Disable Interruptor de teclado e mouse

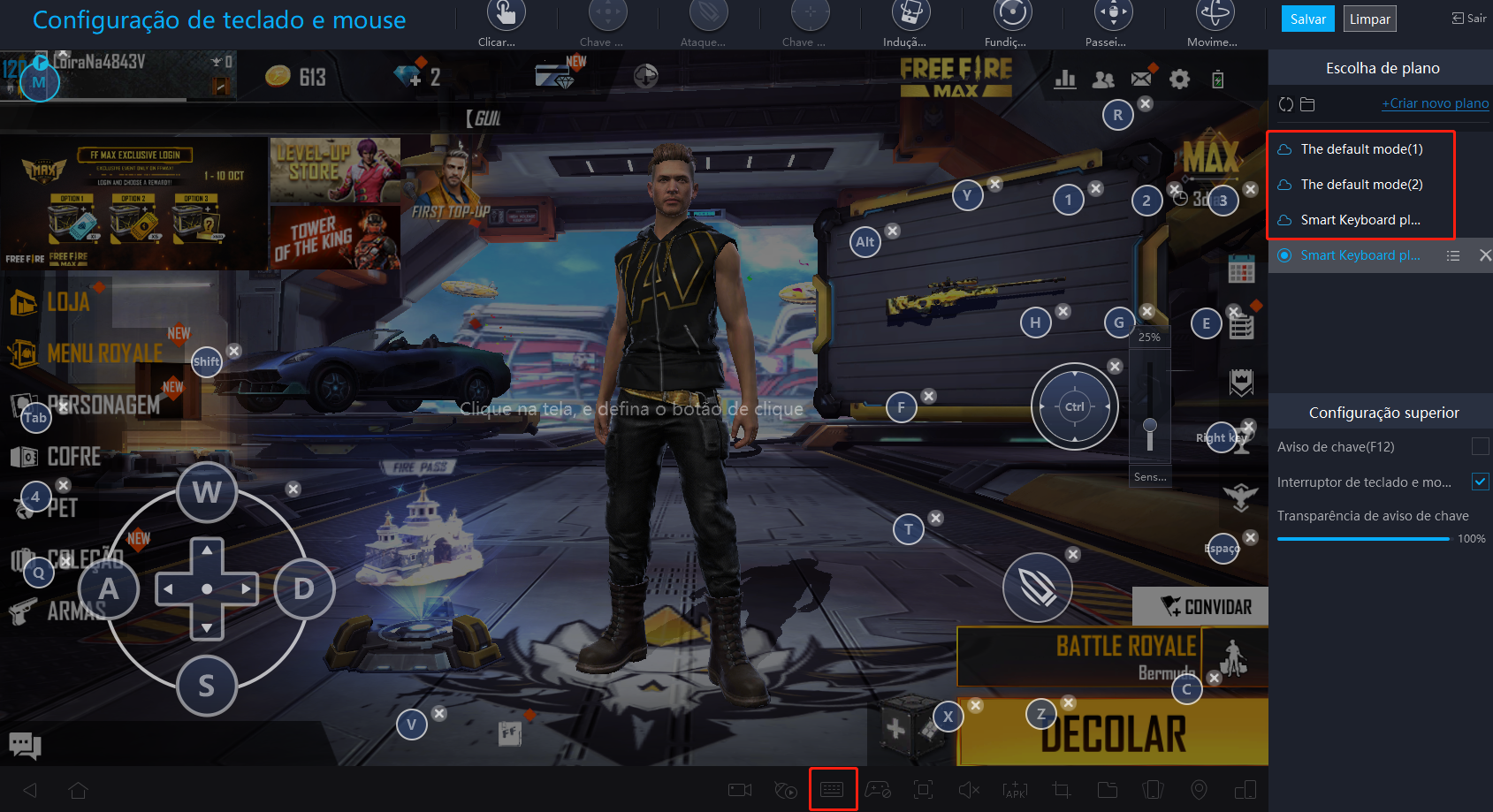pyautogui.click(x=1481, y=482)
